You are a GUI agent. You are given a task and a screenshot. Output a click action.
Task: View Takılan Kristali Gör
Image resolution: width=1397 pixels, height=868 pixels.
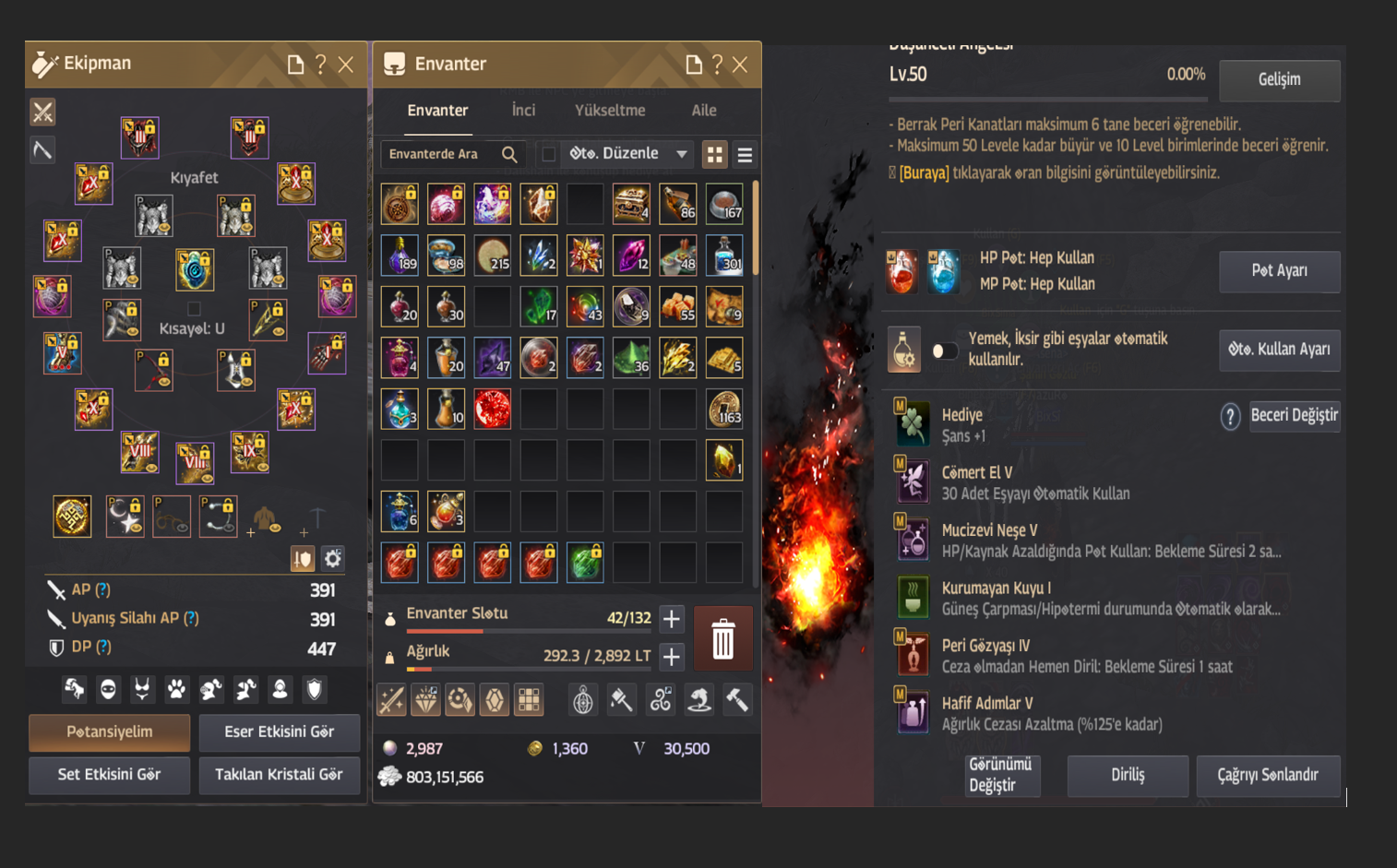[x=279, y=775]
